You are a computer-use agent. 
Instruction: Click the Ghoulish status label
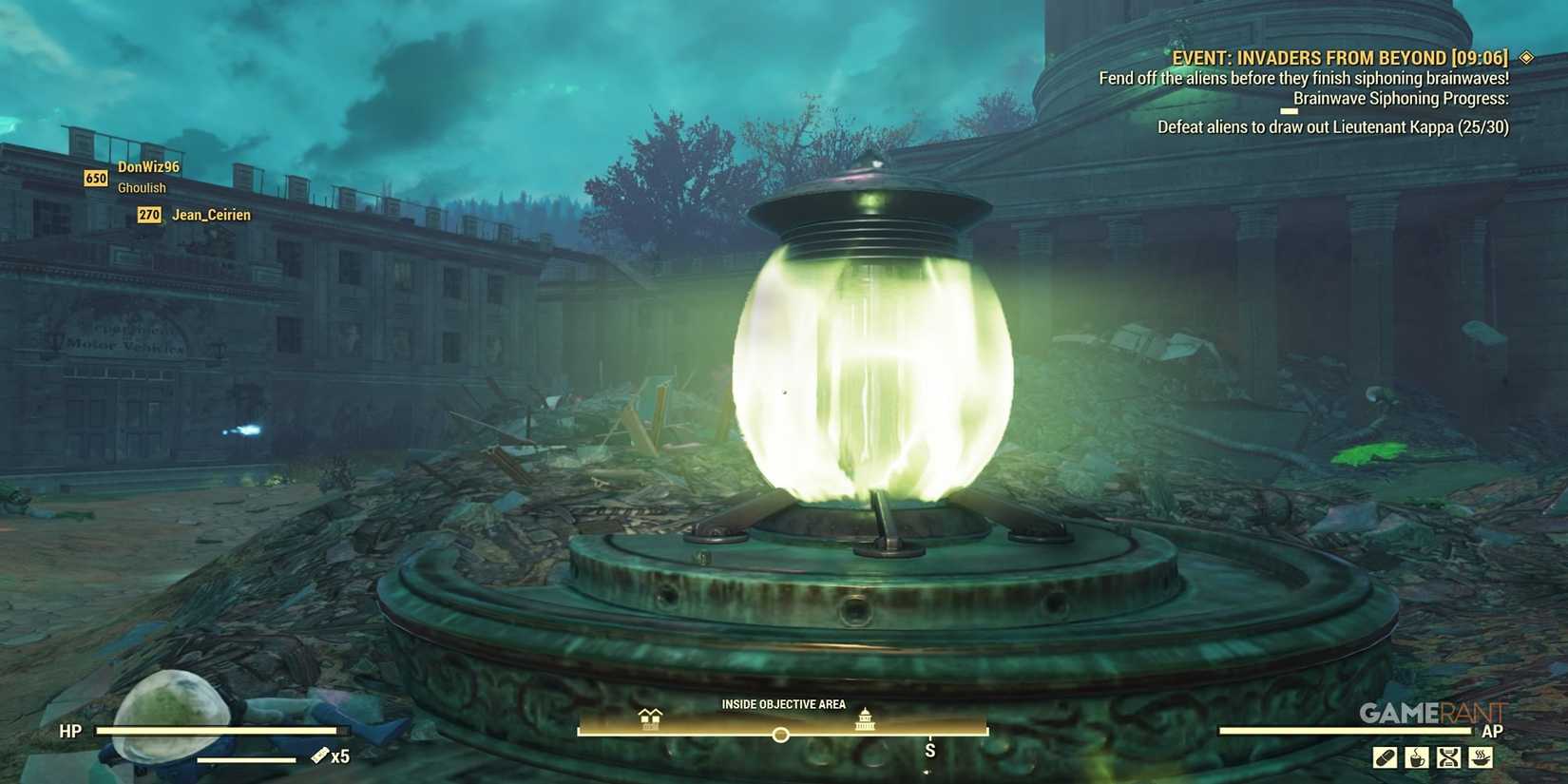pyautogui.click(x=141, y=187)
